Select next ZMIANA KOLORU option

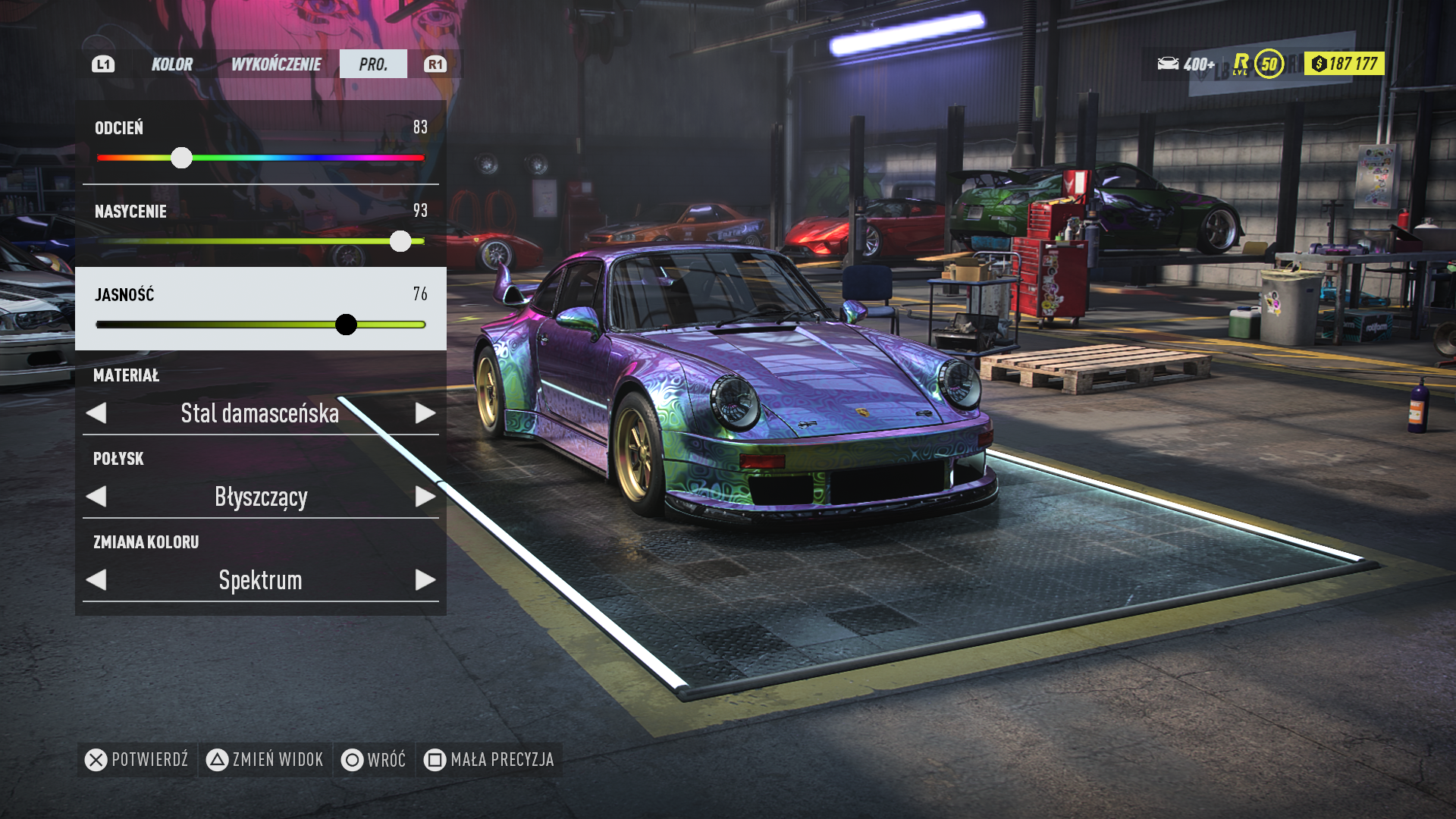(x=425, y=580)
